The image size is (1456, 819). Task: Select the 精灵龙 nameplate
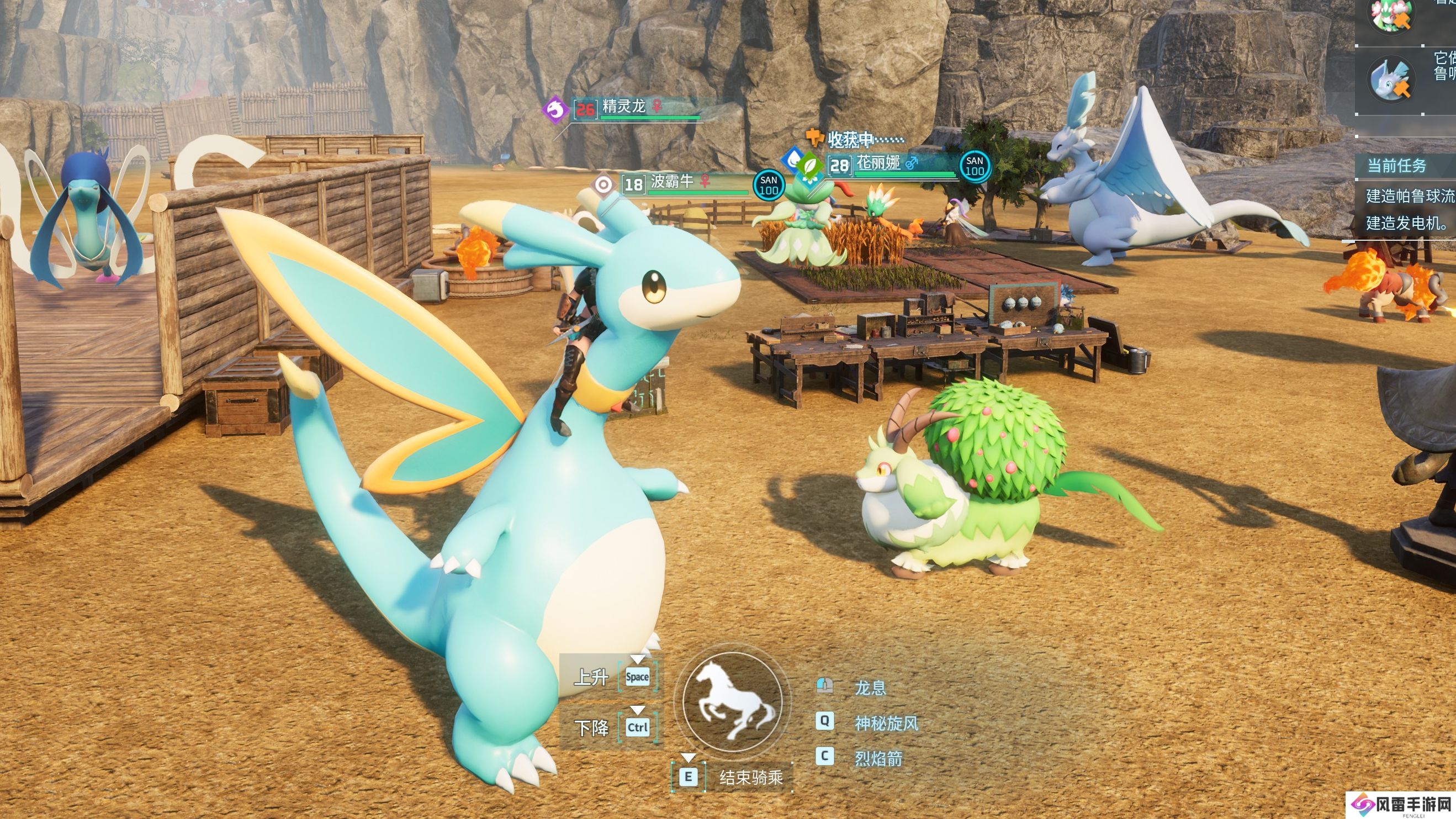click(624, 106)
